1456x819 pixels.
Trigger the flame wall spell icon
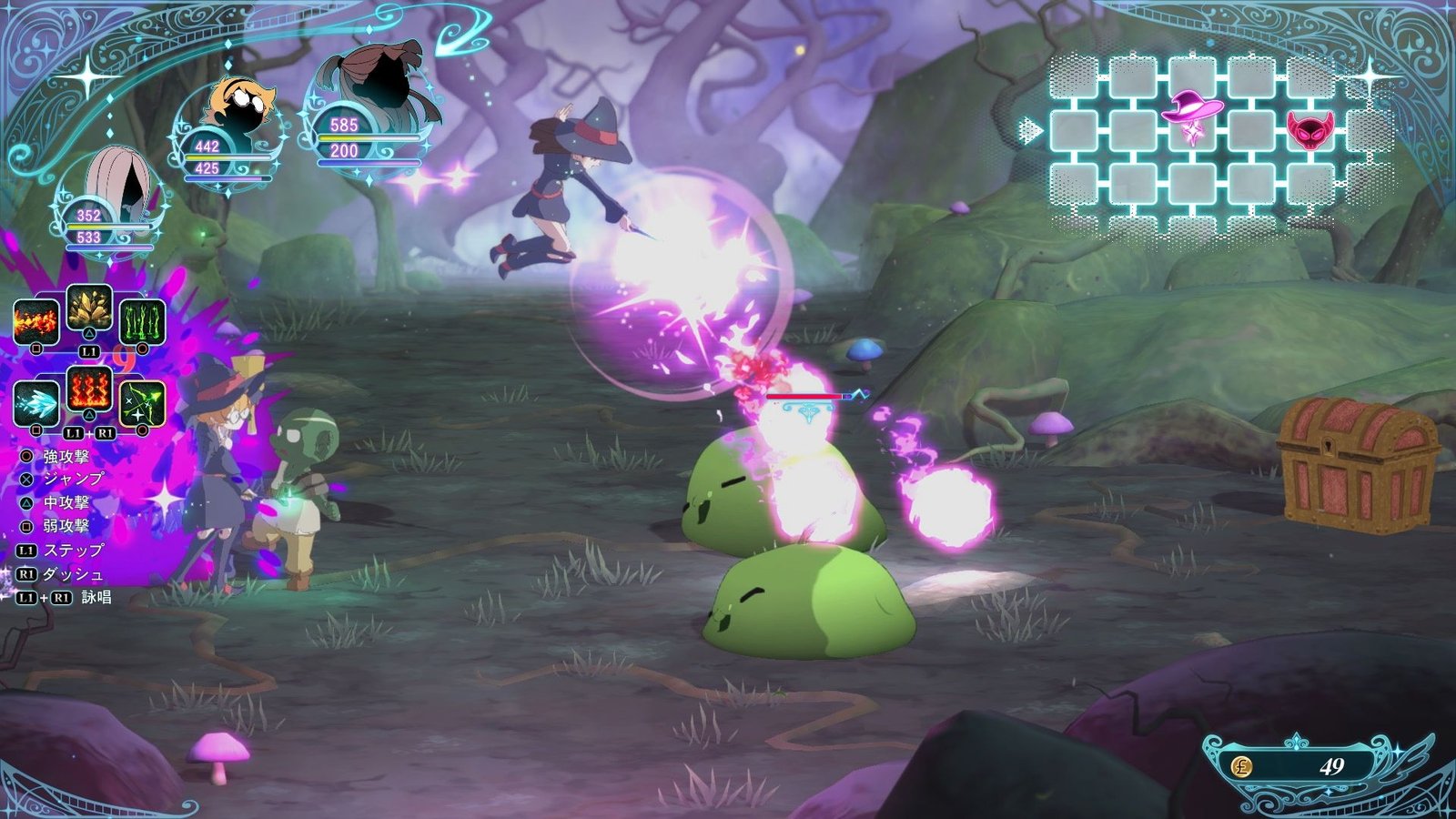(89, 391)
